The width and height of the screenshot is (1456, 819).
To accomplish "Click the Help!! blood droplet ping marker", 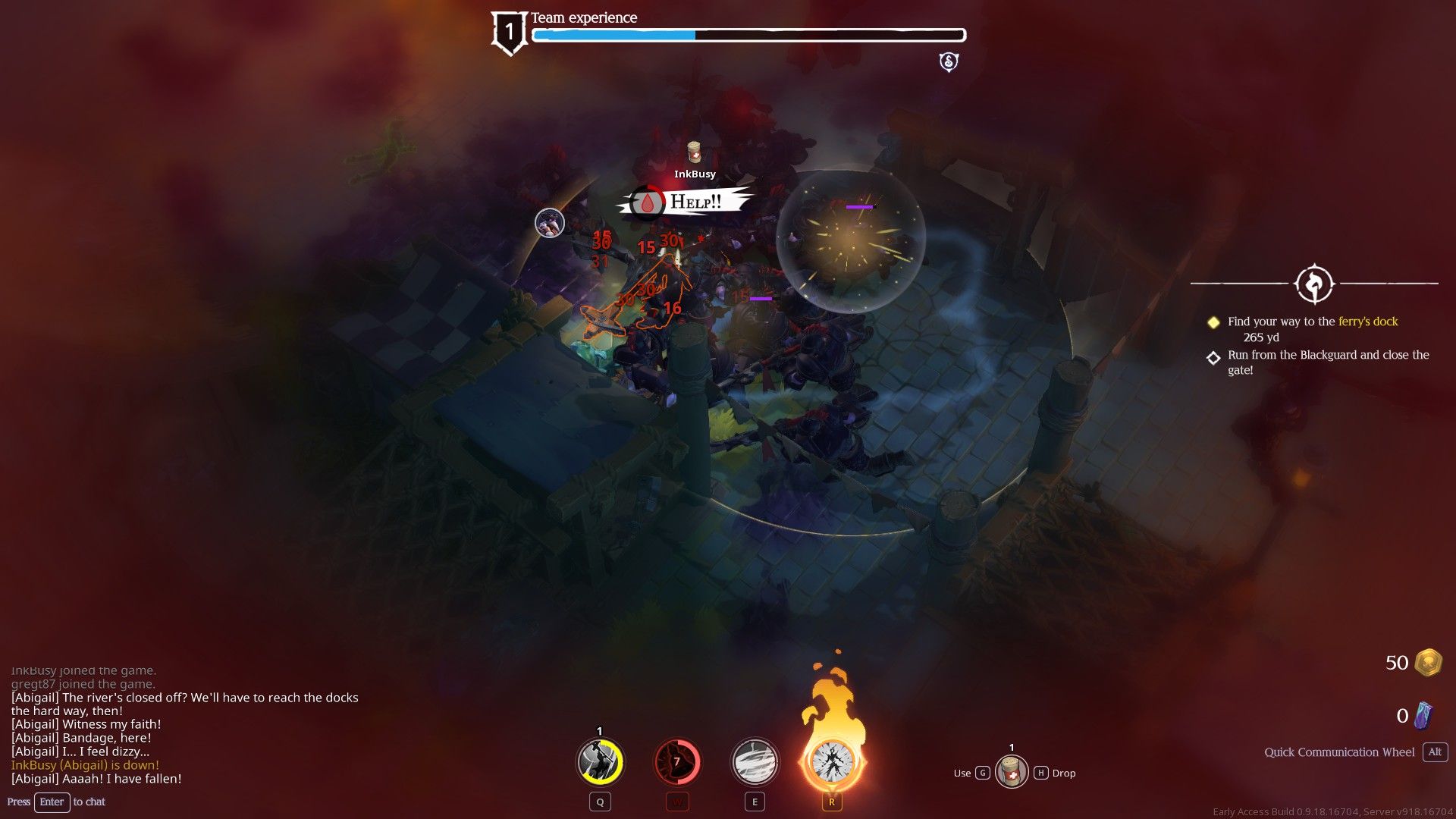I will tap(648, 203).
